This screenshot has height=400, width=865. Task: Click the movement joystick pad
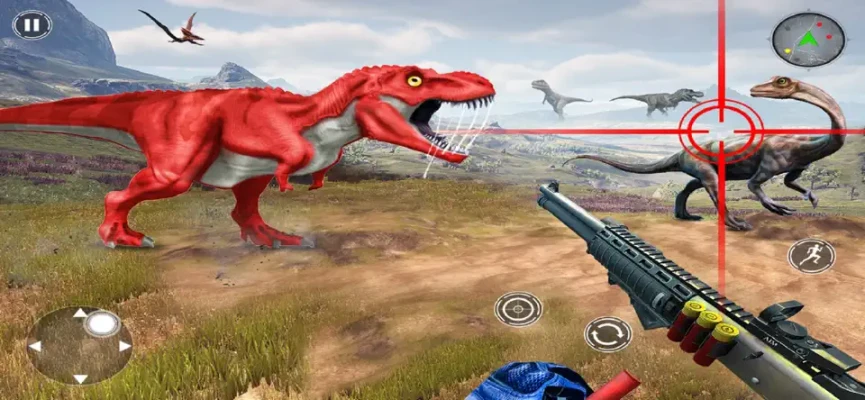click(79, 345)
